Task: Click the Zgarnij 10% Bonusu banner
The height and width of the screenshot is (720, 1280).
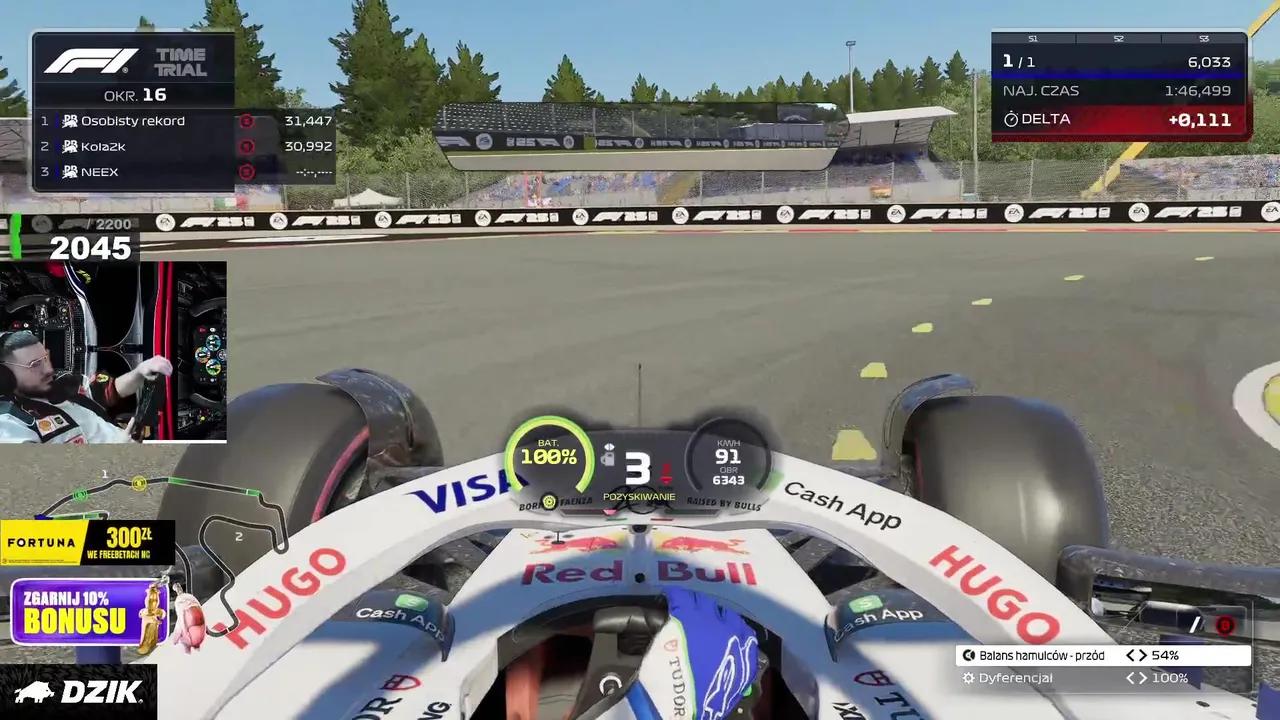Action: click(x=88, y=612)
